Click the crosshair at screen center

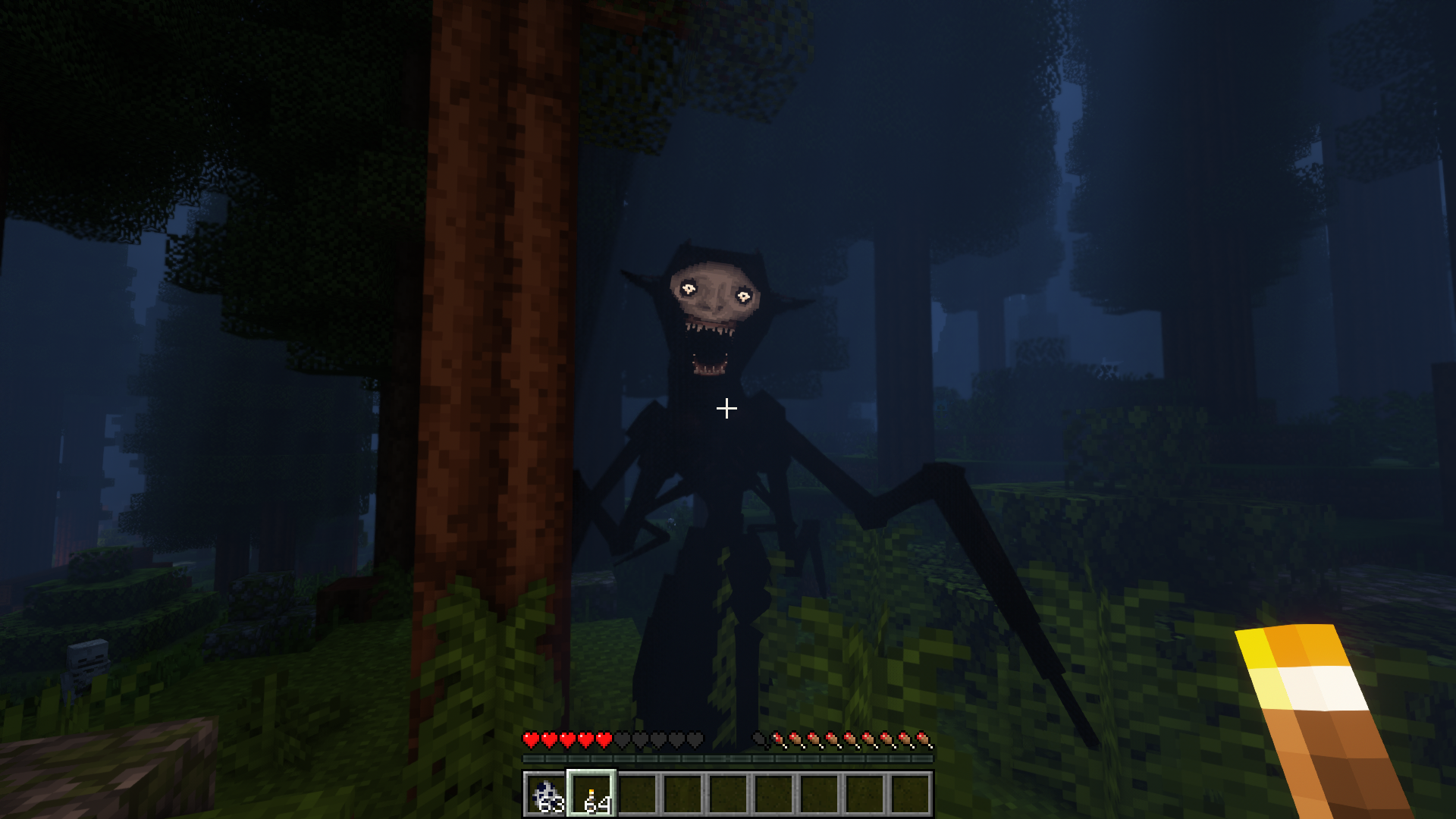pyautogui.click(x=728, y=408)
